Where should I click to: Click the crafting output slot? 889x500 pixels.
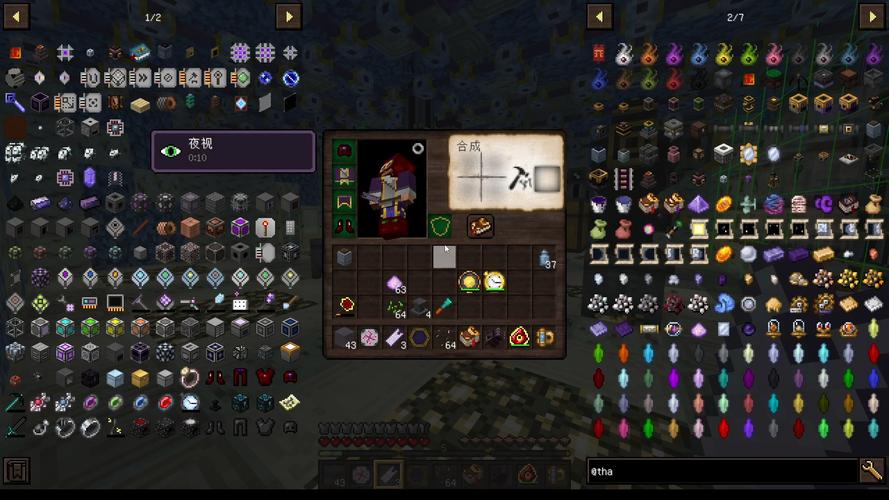(x=545, y=179)
